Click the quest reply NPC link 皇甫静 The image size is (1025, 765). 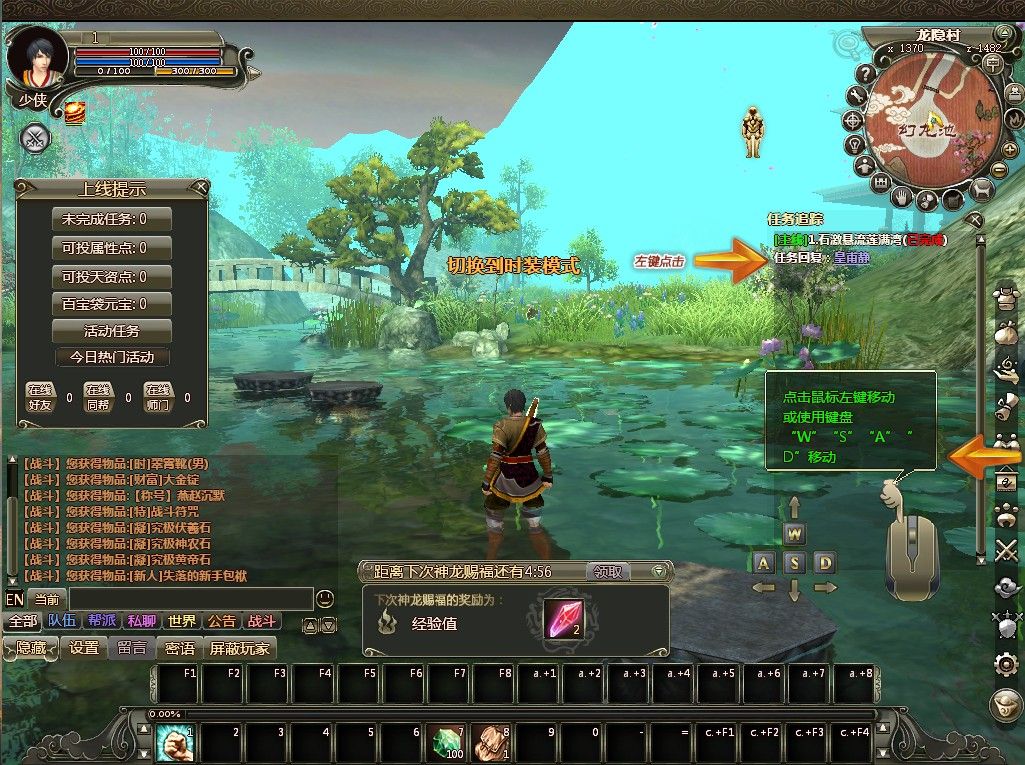(x=851, y=257)
